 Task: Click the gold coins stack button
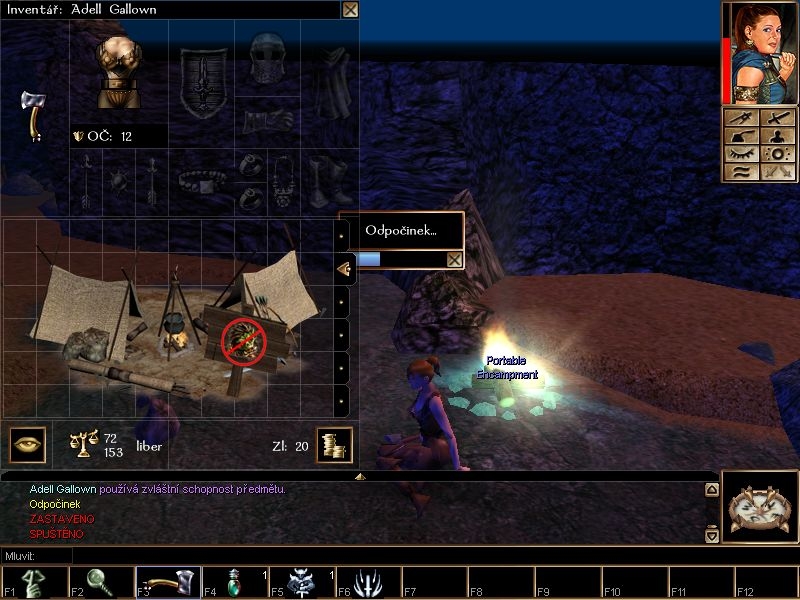(334, 445)
